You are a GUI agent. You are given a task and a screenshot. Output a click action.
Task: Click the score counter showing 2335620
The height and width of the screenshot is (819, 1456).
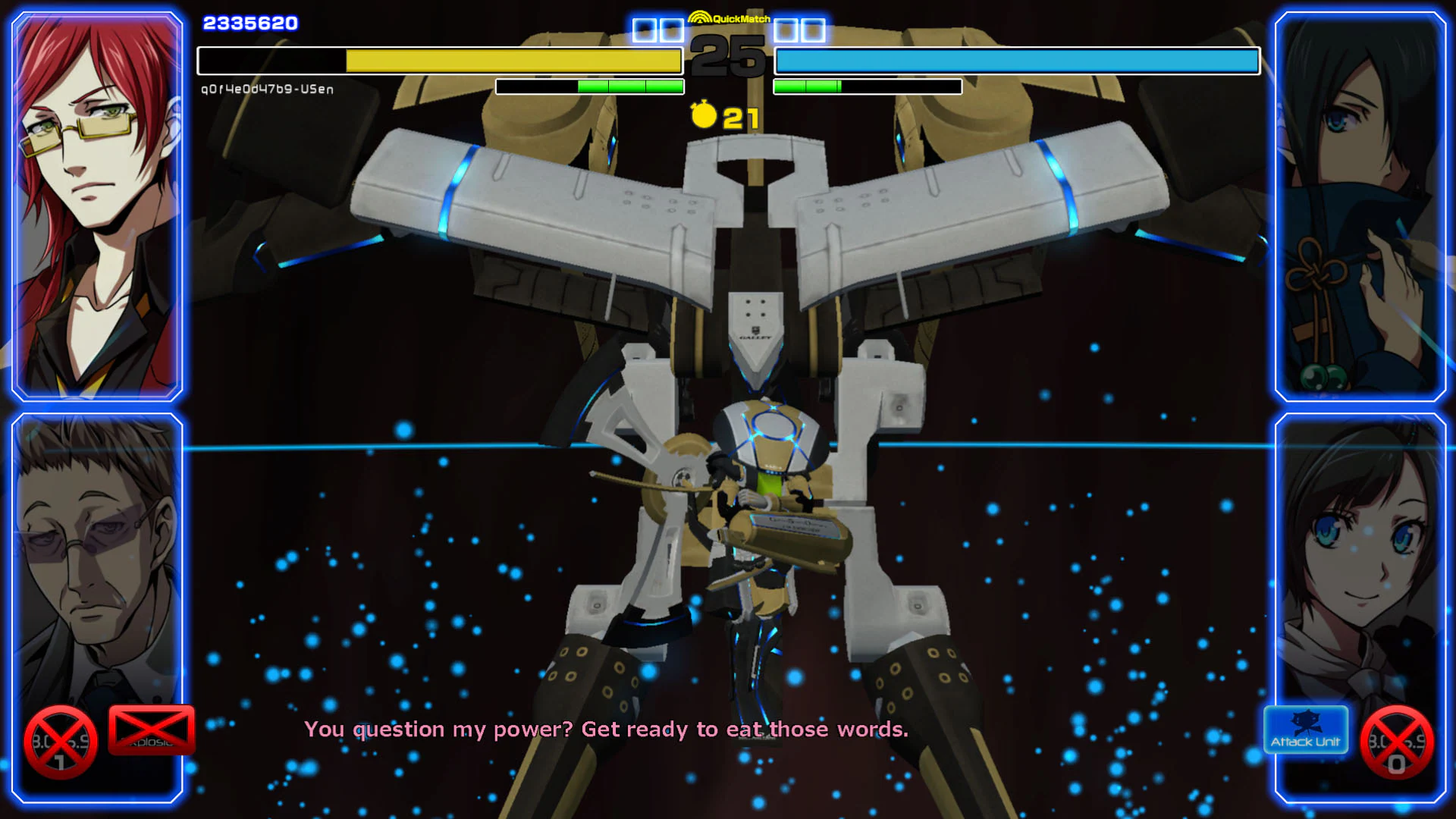click(x=249, y=22)
